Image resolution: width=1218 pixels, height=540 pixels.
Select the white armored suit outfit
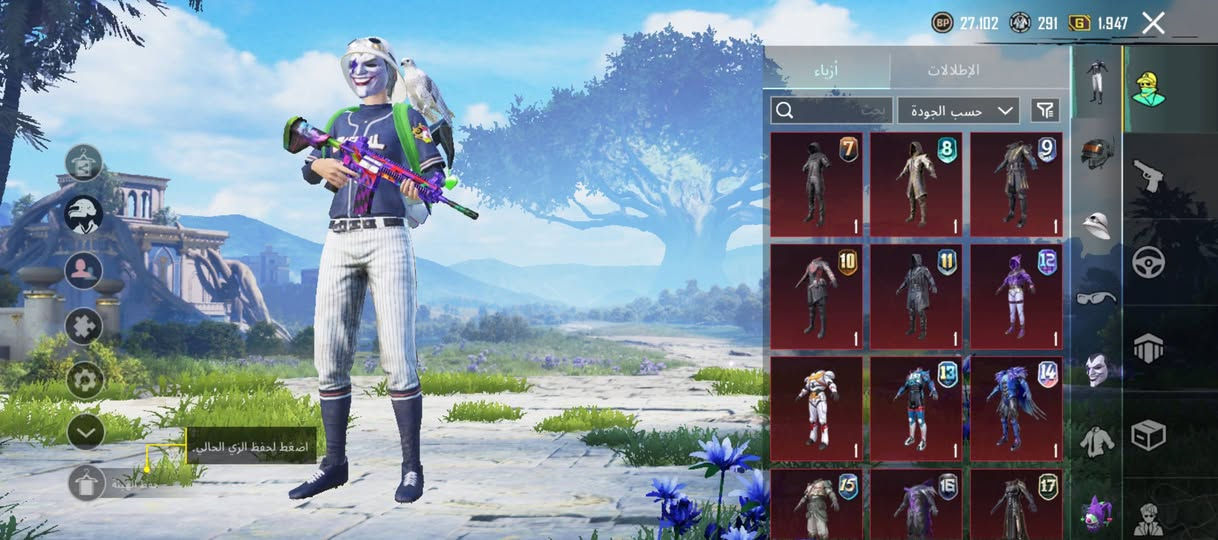pos(816,408)
